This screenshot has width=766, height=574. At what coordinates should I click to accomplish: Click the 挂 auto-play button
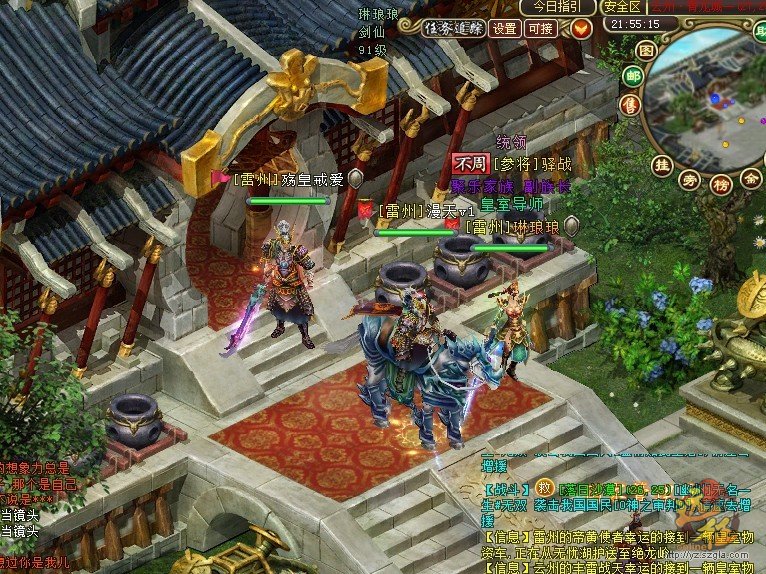661,164
